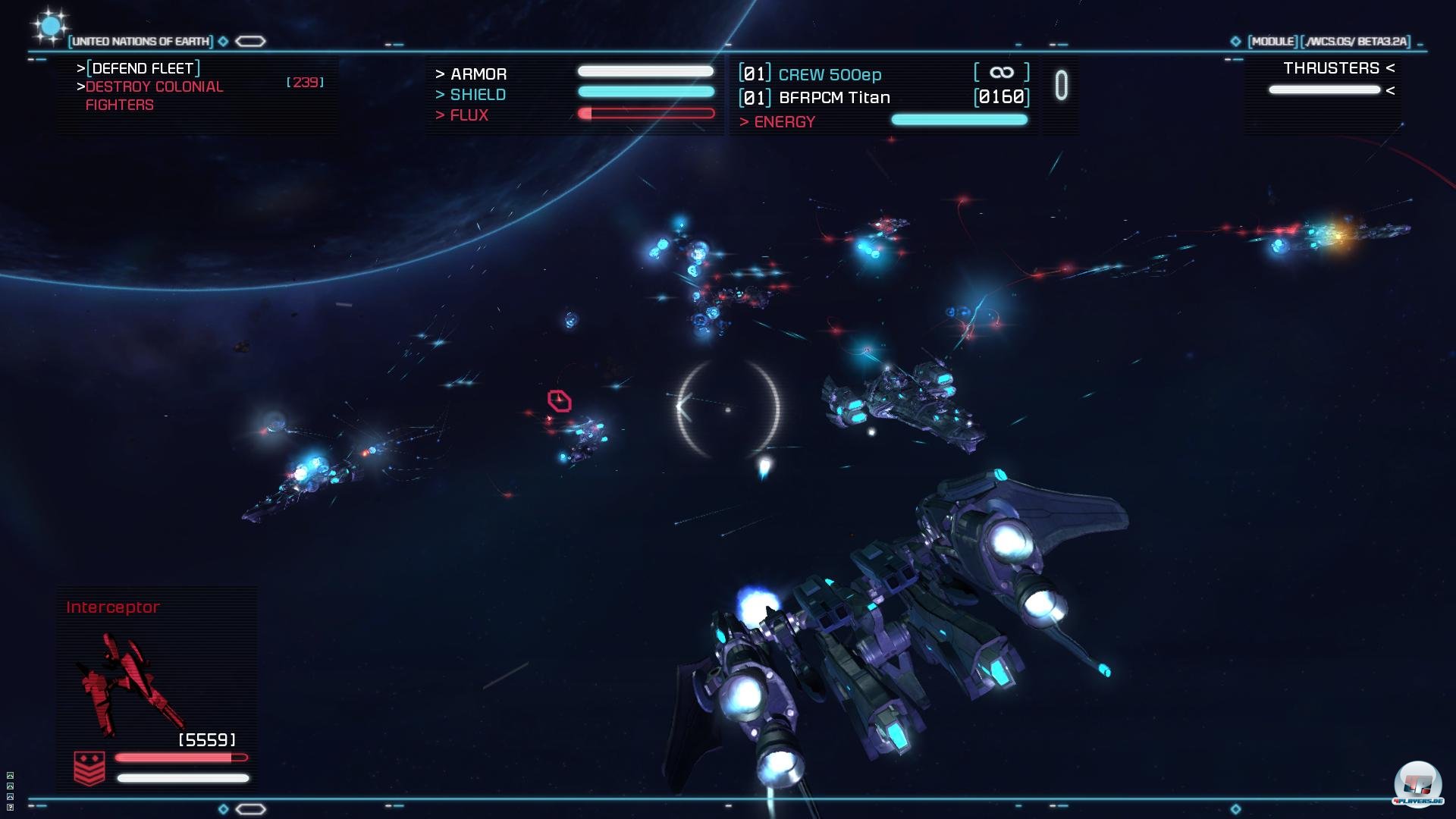Open the 4Players watermark logo
Image resolution: width=1456 pixels, height=819 pixels.
click(x=1417, y=784)
